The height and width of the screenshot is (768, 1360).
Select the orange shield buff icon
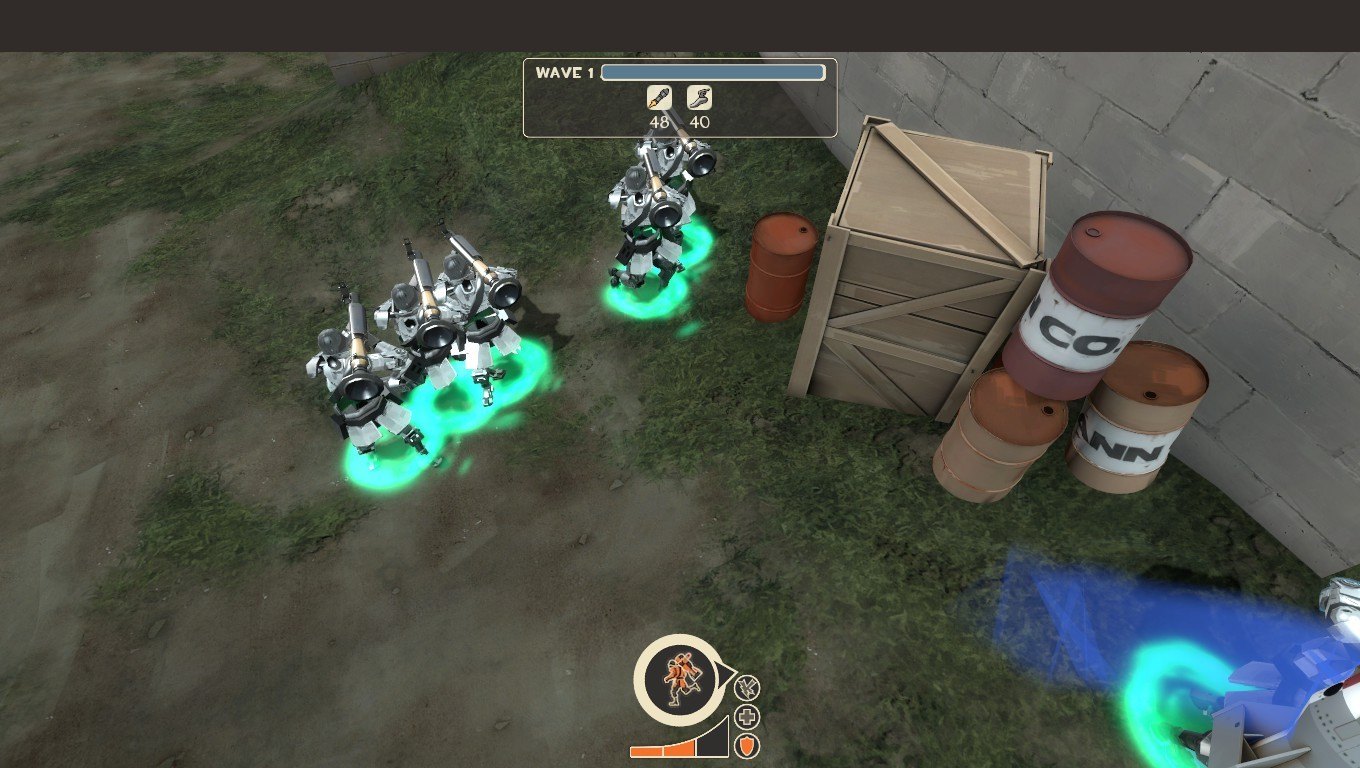[x=747, y=746]
